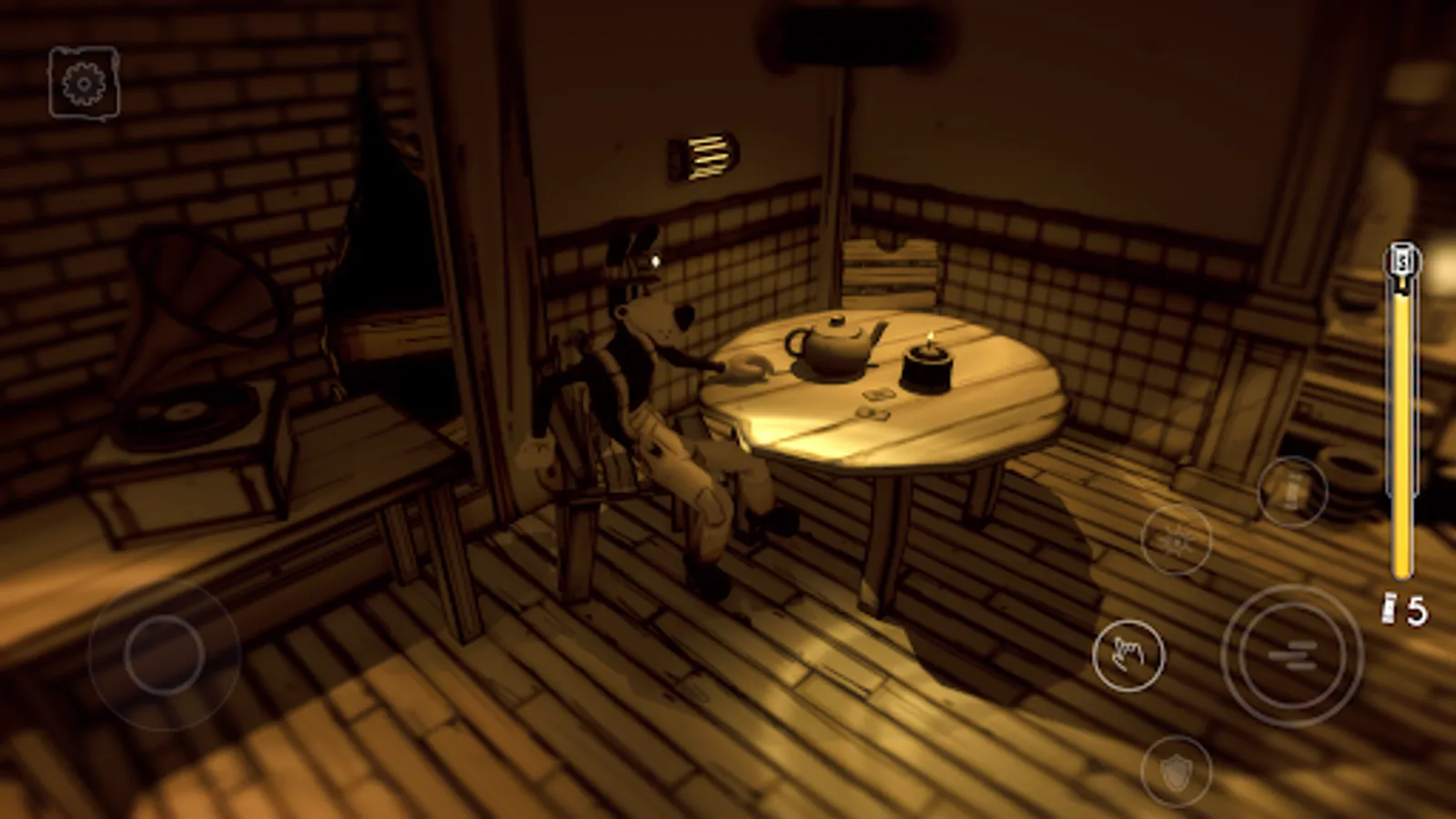Toggle the flashlight brightness icon
Viewport: 1456px width, 819px height.
[x=1177, y=543]
